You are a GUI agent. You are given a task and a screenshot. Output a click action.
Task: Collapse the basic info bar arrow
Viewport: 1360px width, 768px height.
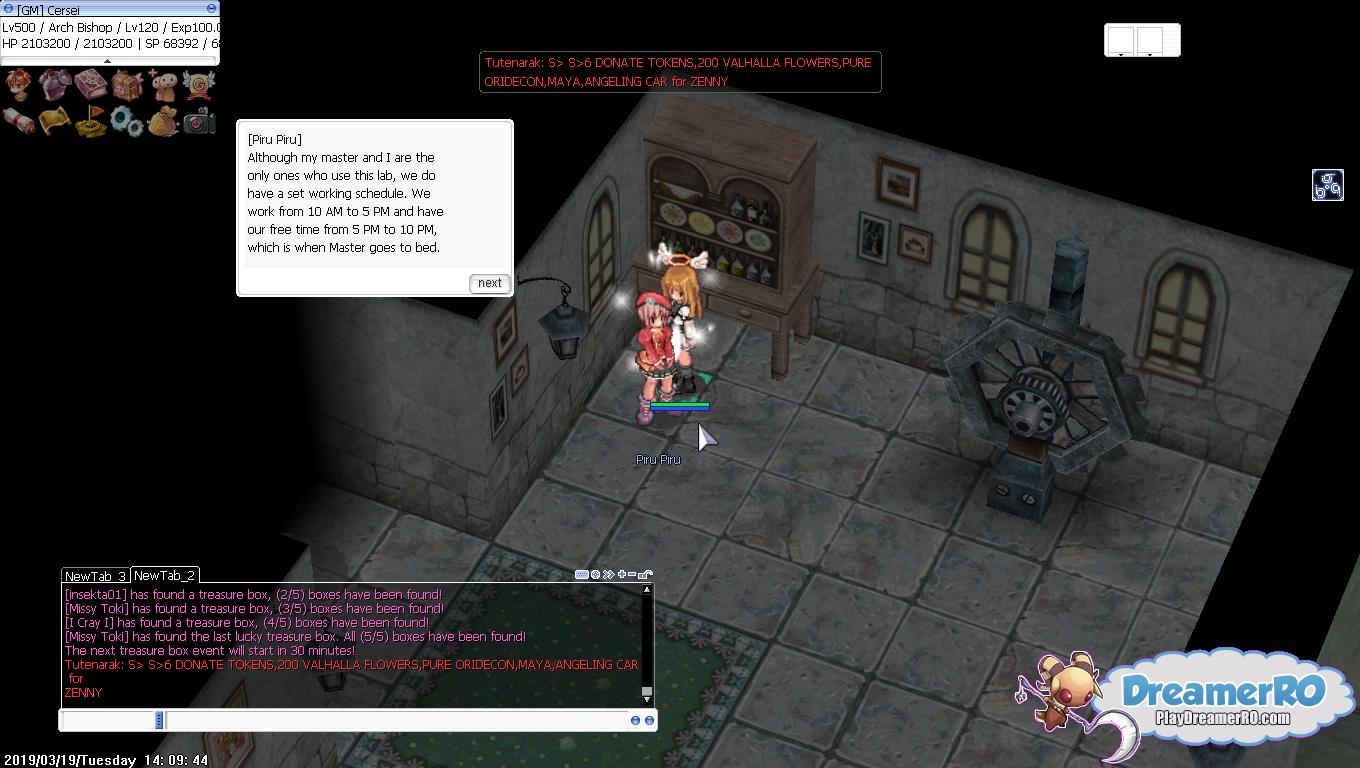click(x=107, y=61)
